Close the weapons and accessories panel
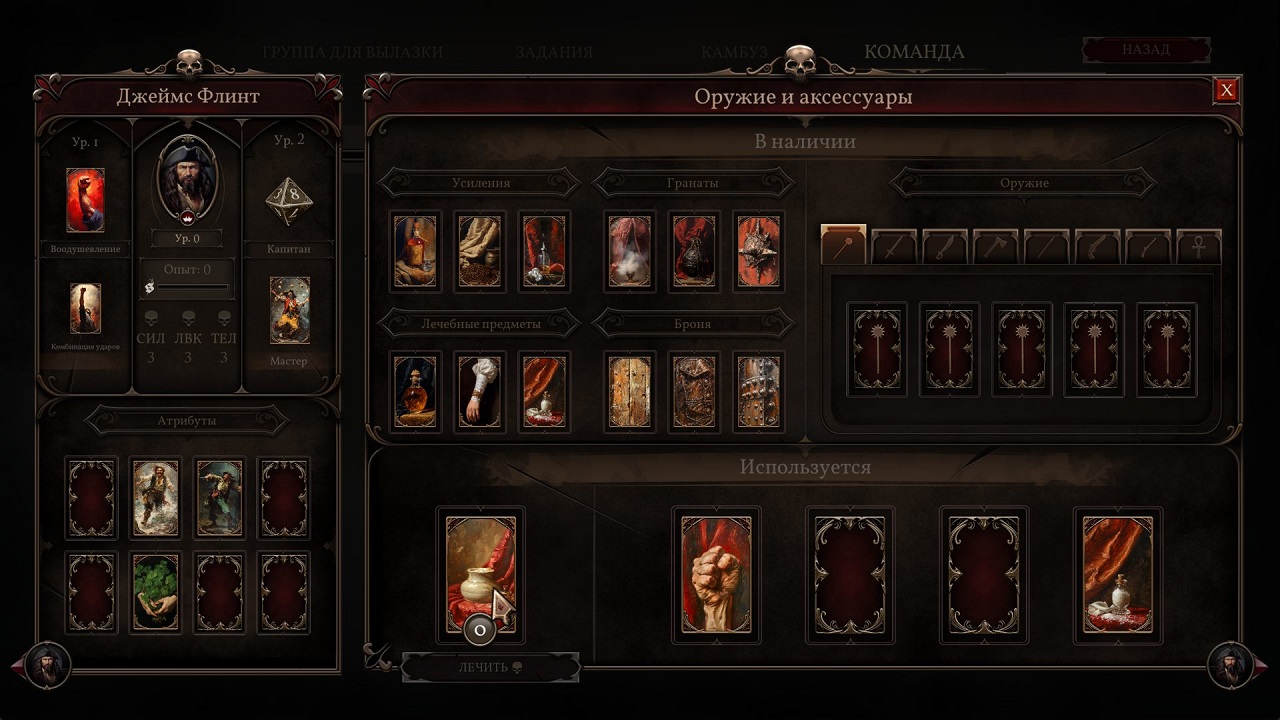Image resolution: width=1280 pixels, height=720 pixels. click(x=1226, y=91)
